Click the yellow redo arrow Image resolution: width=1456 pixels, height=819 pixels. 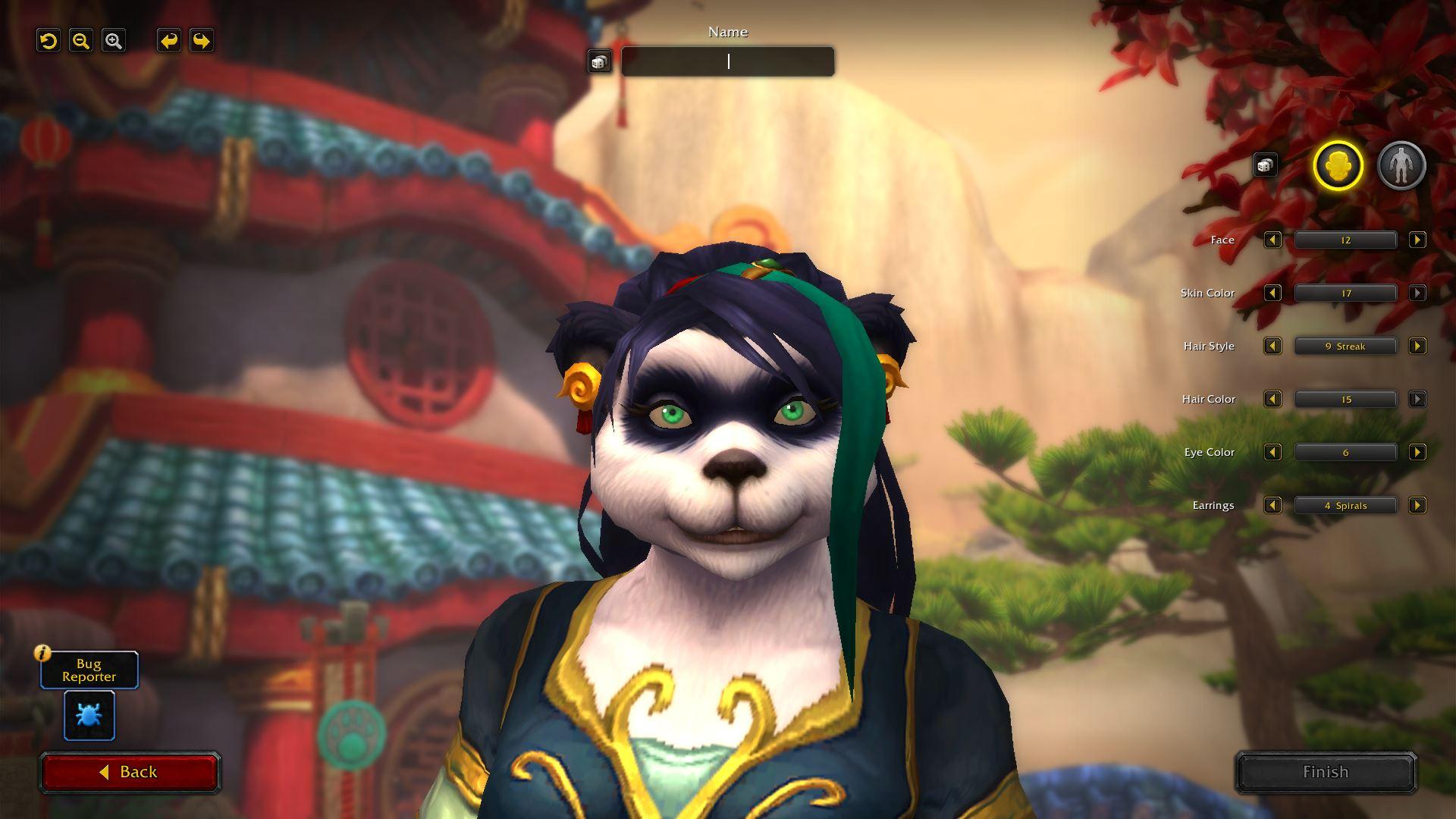click(201, 40)
